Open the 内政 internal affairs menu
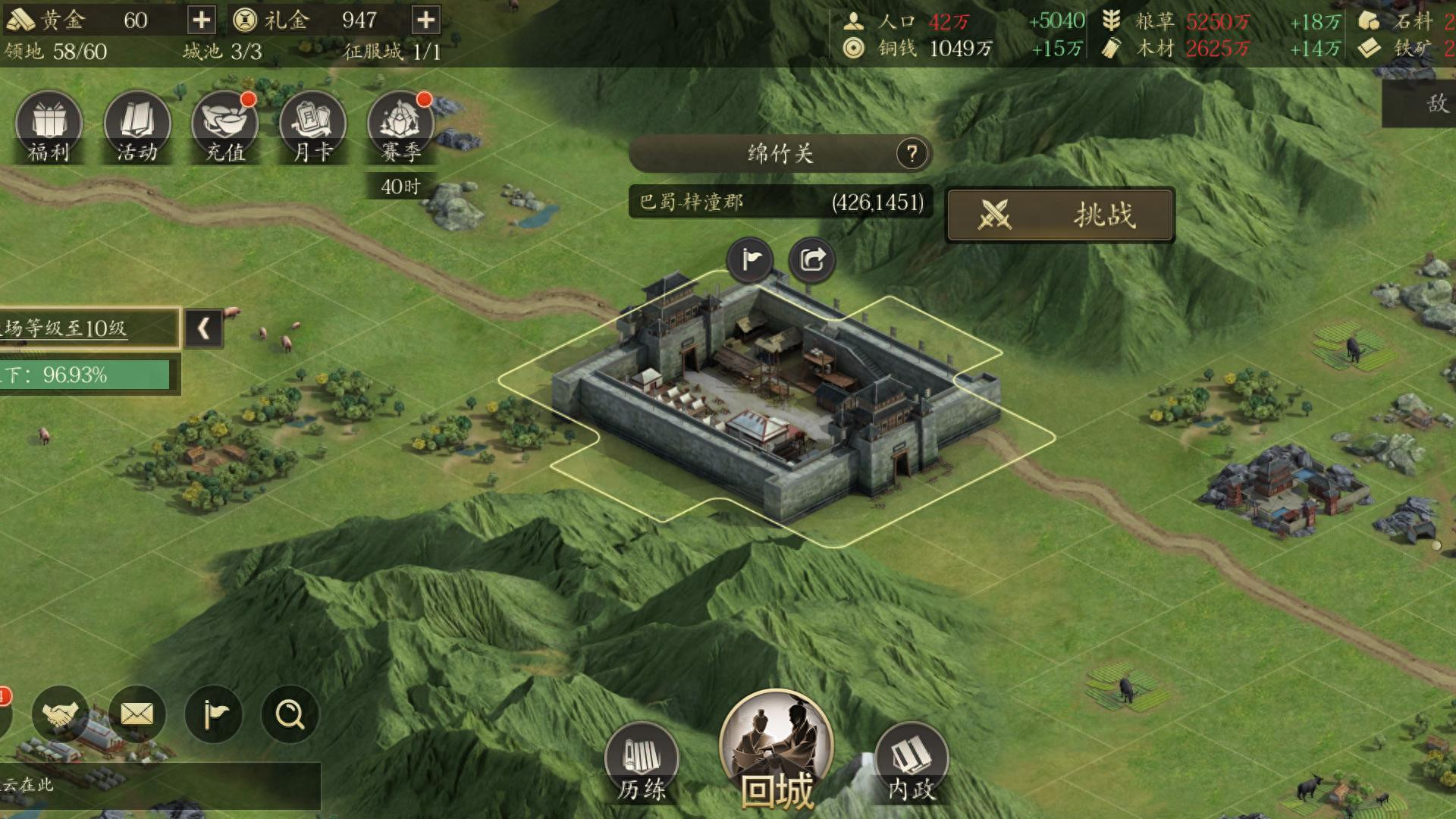 [x=911, y=762]
